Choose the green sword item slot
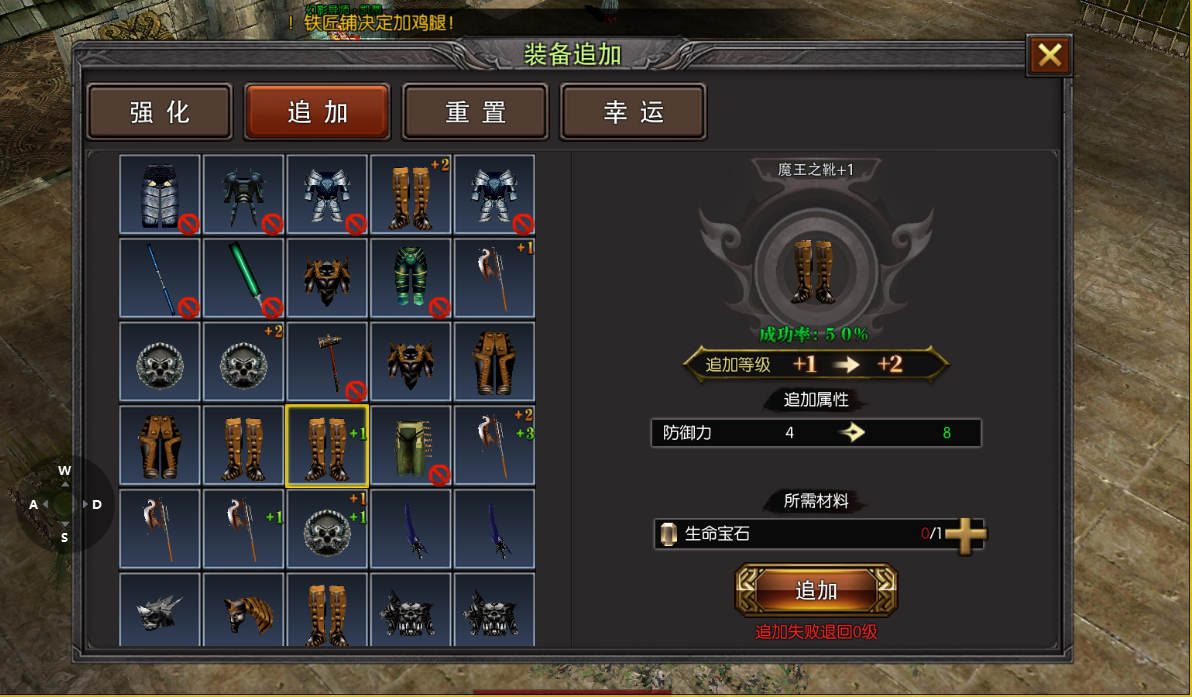 pyautogui.click(x=244, y=278)
